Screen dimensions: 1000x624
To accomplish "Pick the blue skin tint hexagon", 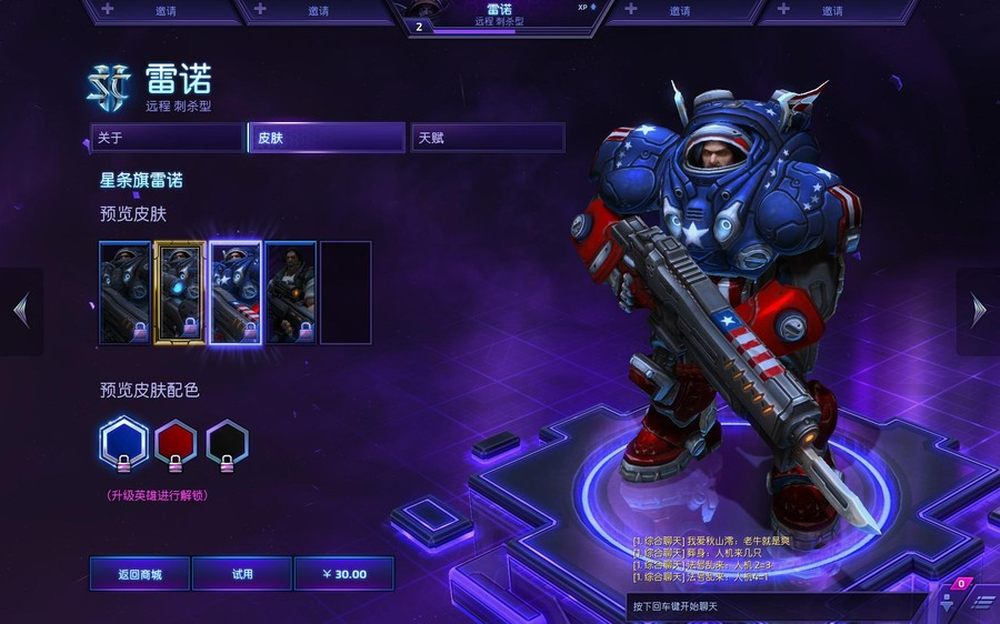I will coord(125,442).
